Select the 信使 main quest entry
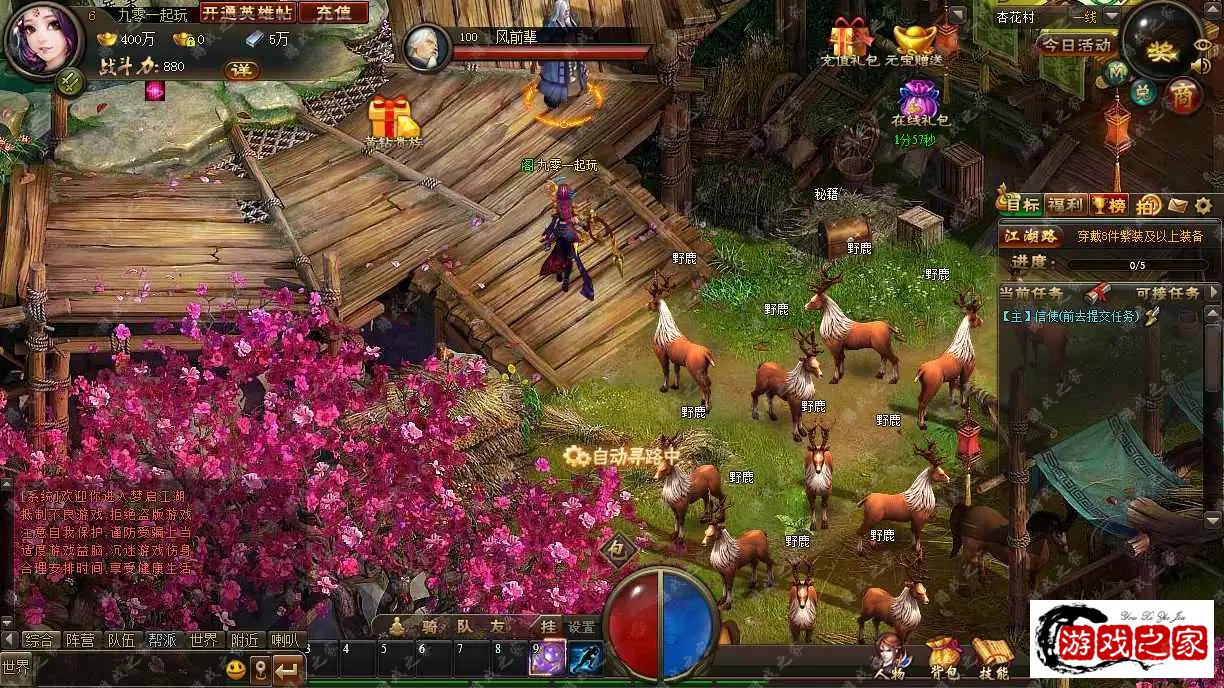 click(1070, 316)
